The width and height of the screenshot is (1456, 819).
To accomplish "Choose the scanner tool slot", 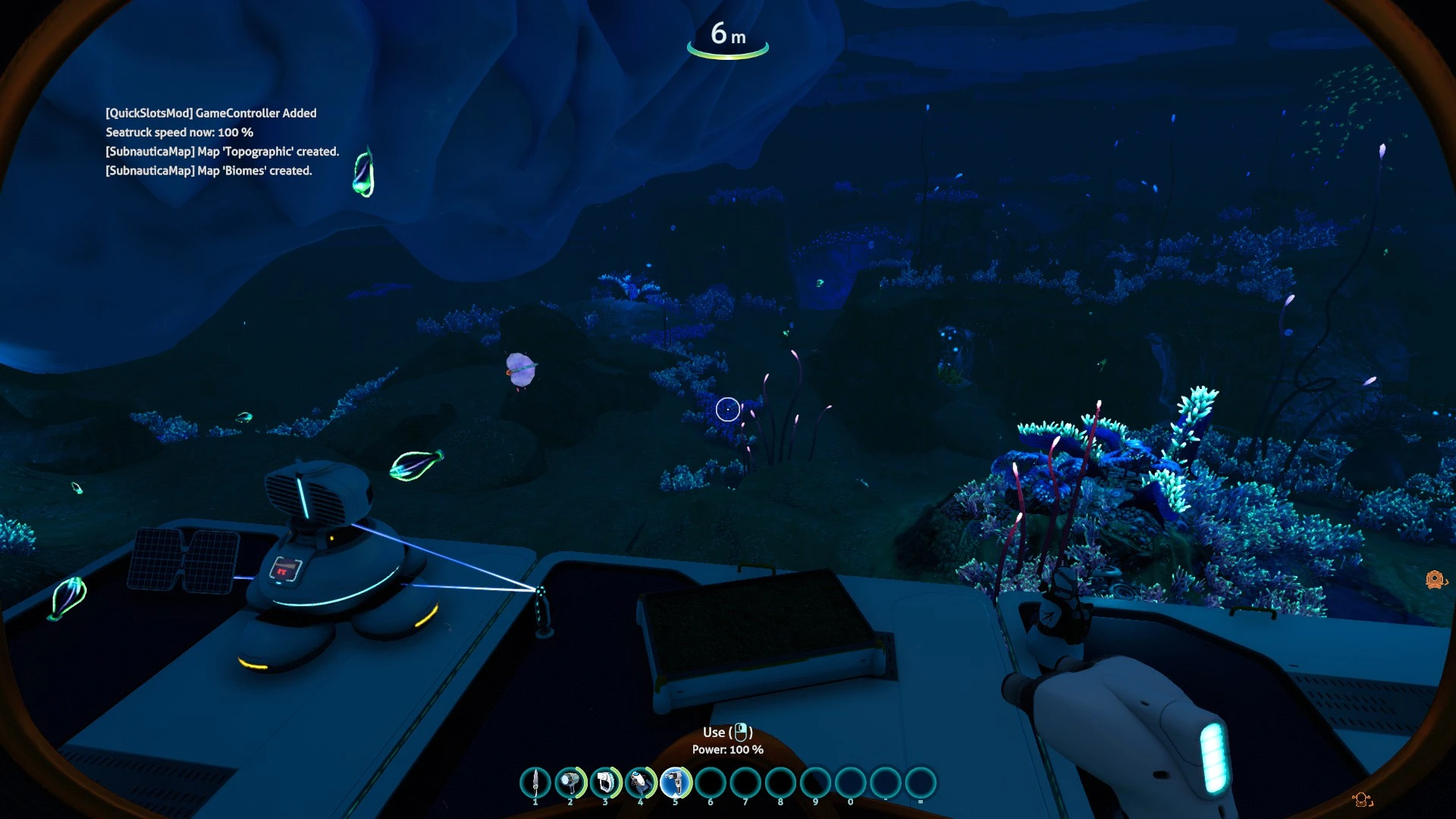I will coord(605,783).
